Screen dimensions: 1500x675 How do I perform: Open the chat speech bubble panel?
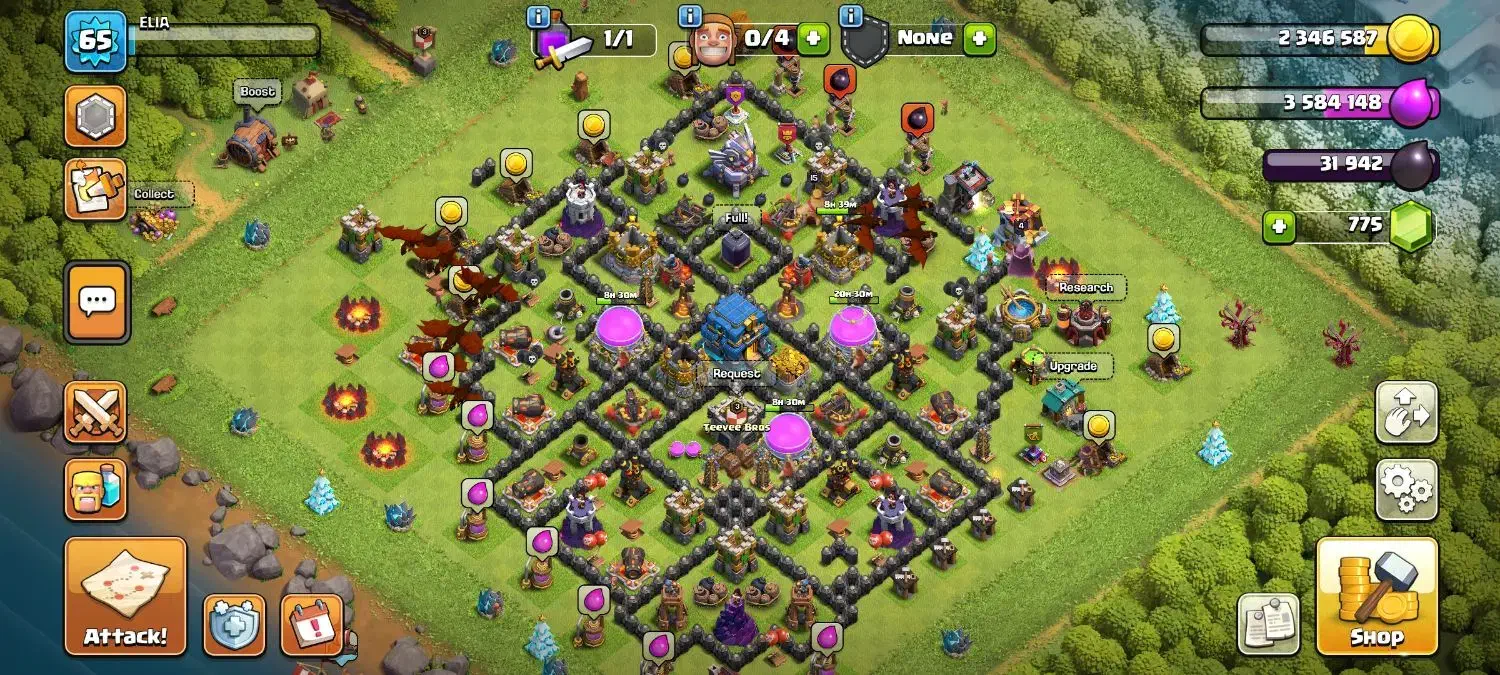coord(97,301)
